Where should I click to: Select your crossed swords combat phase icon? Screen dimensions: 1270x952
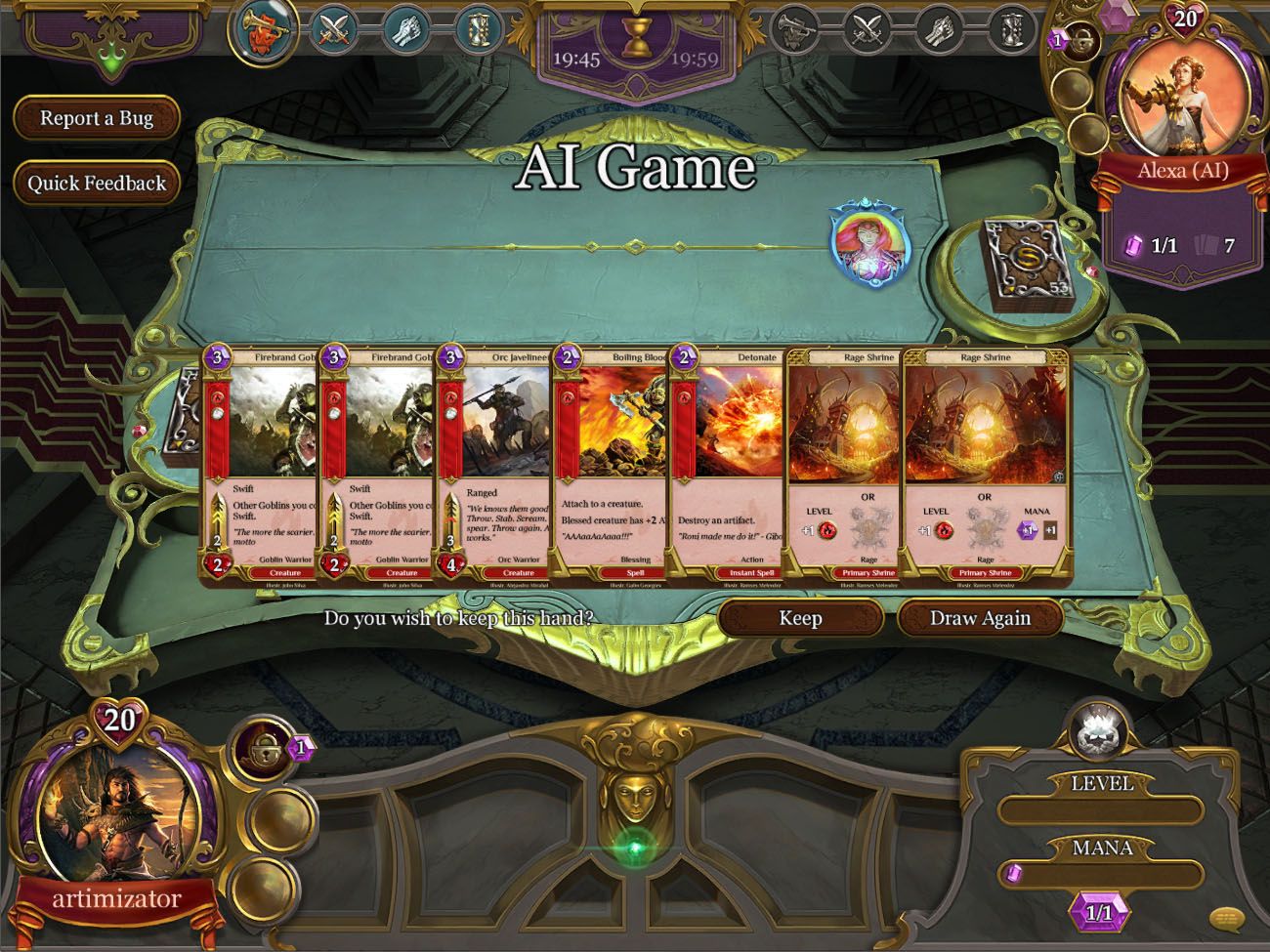coord(332,29)
